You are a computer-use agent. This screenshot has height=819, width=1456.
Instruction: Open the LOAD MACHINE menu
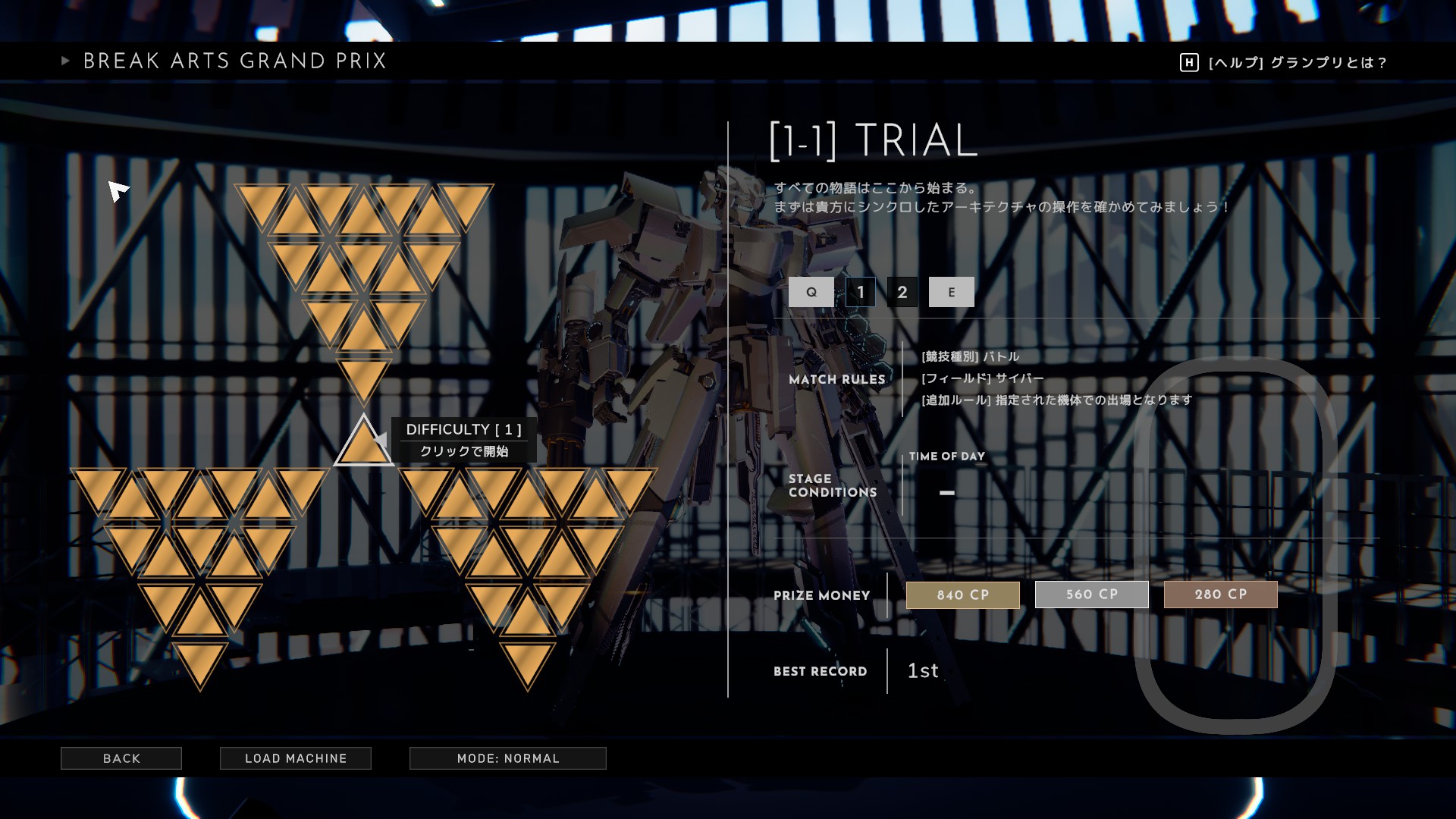pos(296,758)
